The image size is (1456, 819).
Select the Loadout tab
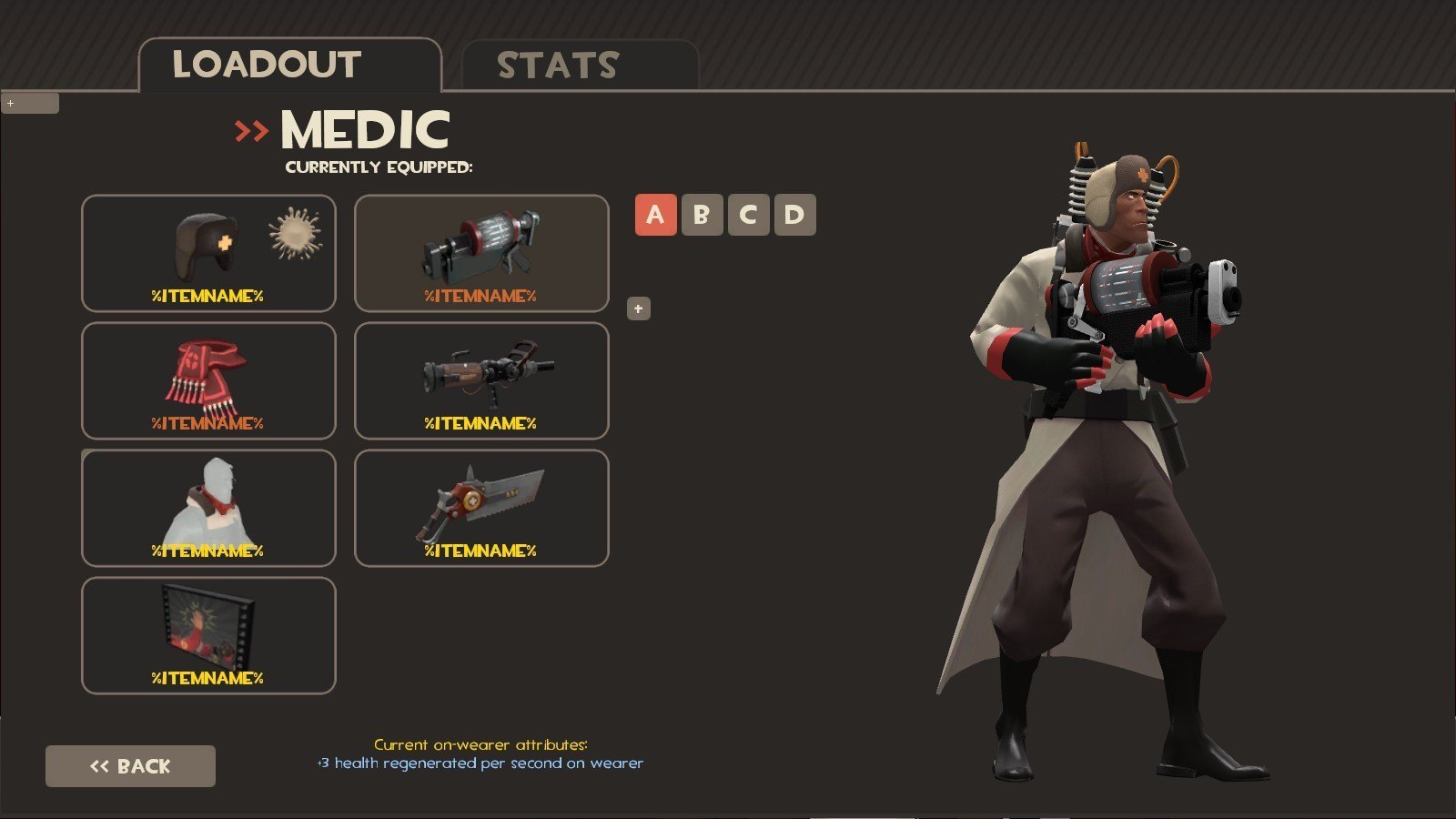click(289, 66)
